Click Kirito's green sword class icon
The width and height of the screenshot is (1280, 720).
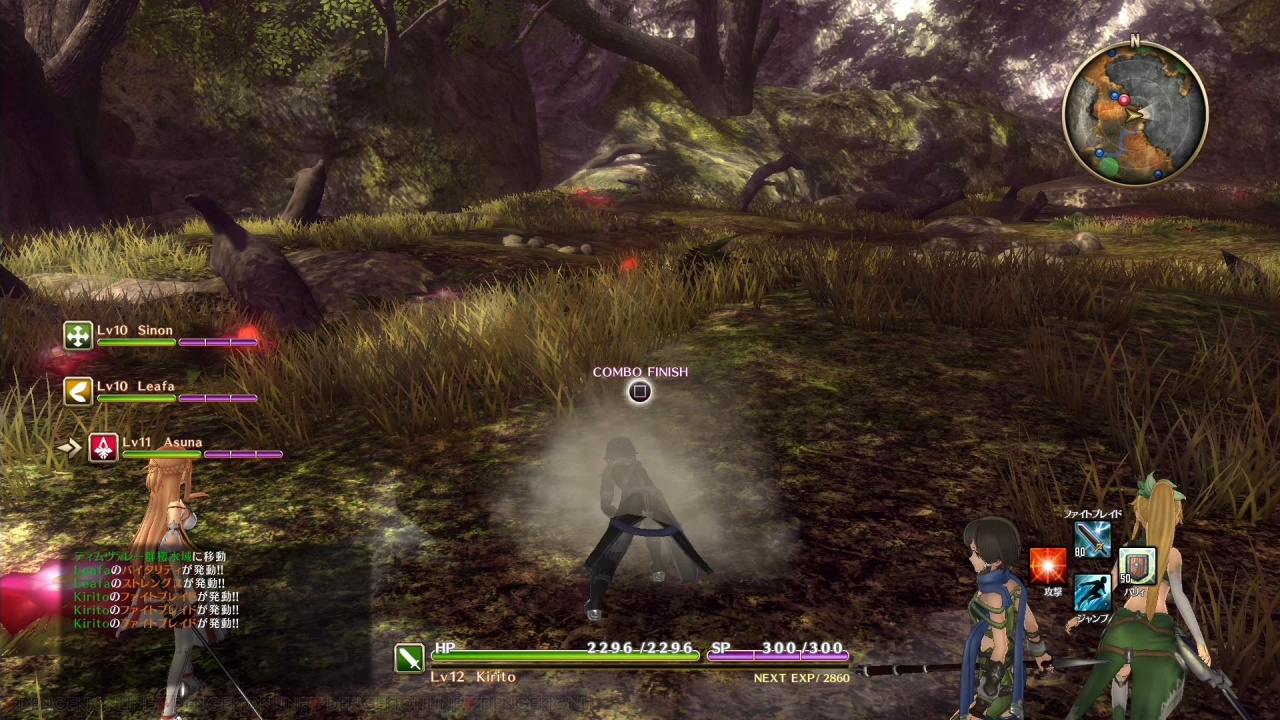coord(410,657)
